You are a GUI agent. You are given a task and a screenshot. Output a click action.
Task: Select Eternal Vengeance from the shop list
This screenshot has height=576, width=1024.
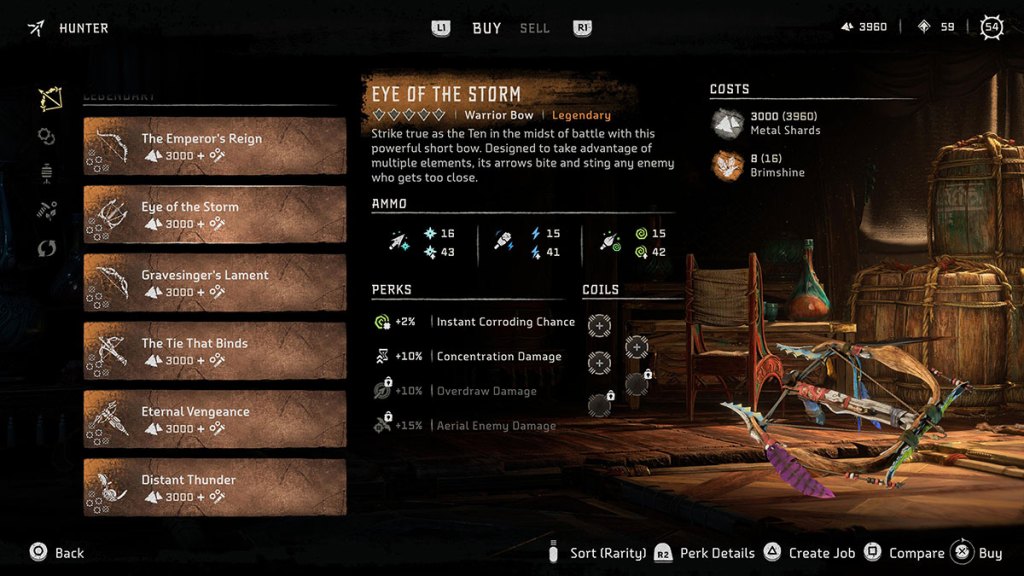click(214, 419)
